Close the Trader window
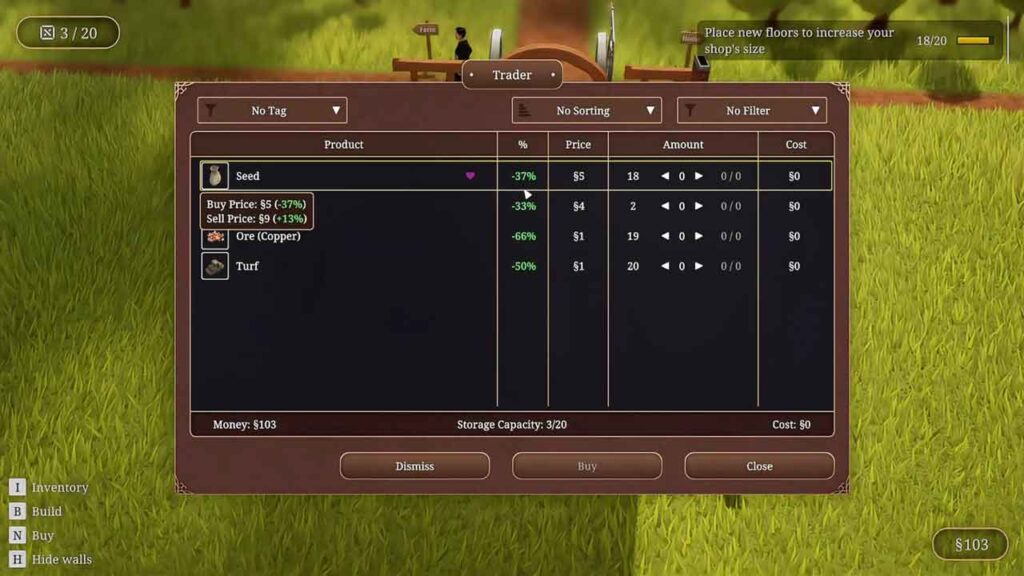Screen dimensions: 1024x576 pos(759,466)
